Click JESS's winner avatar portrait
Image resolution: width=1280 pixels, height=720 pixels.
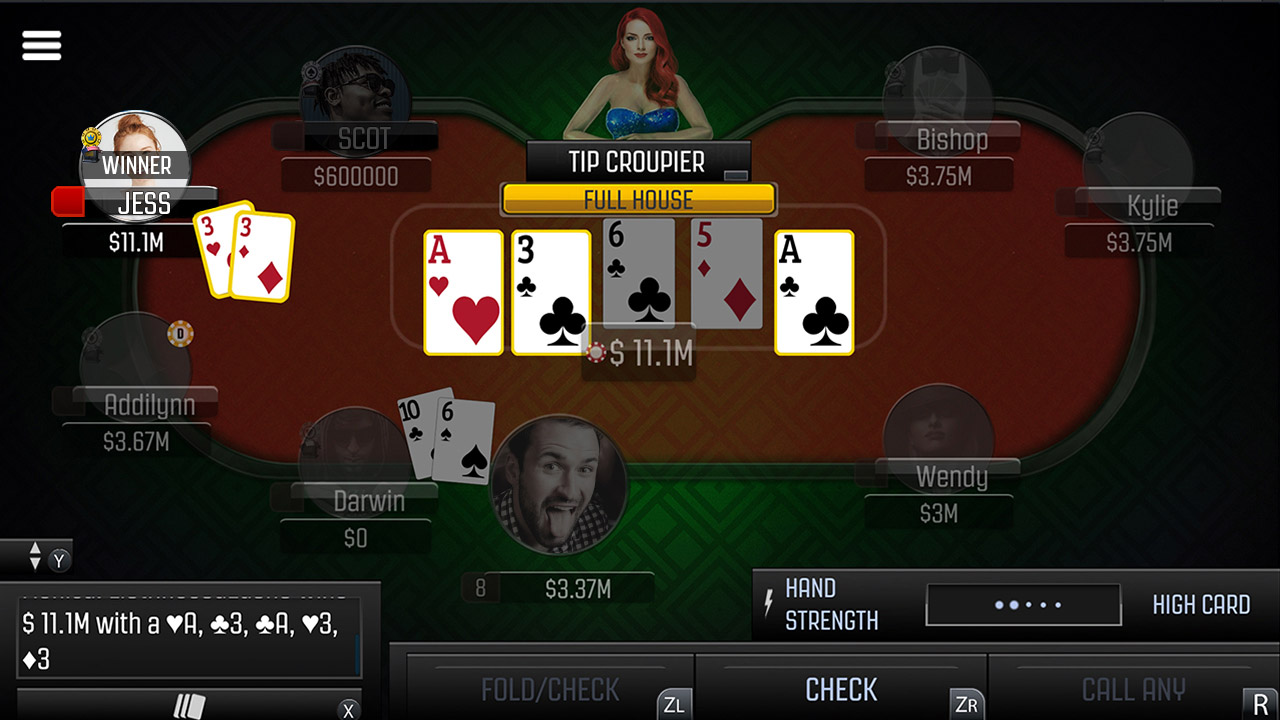point(135,165)
